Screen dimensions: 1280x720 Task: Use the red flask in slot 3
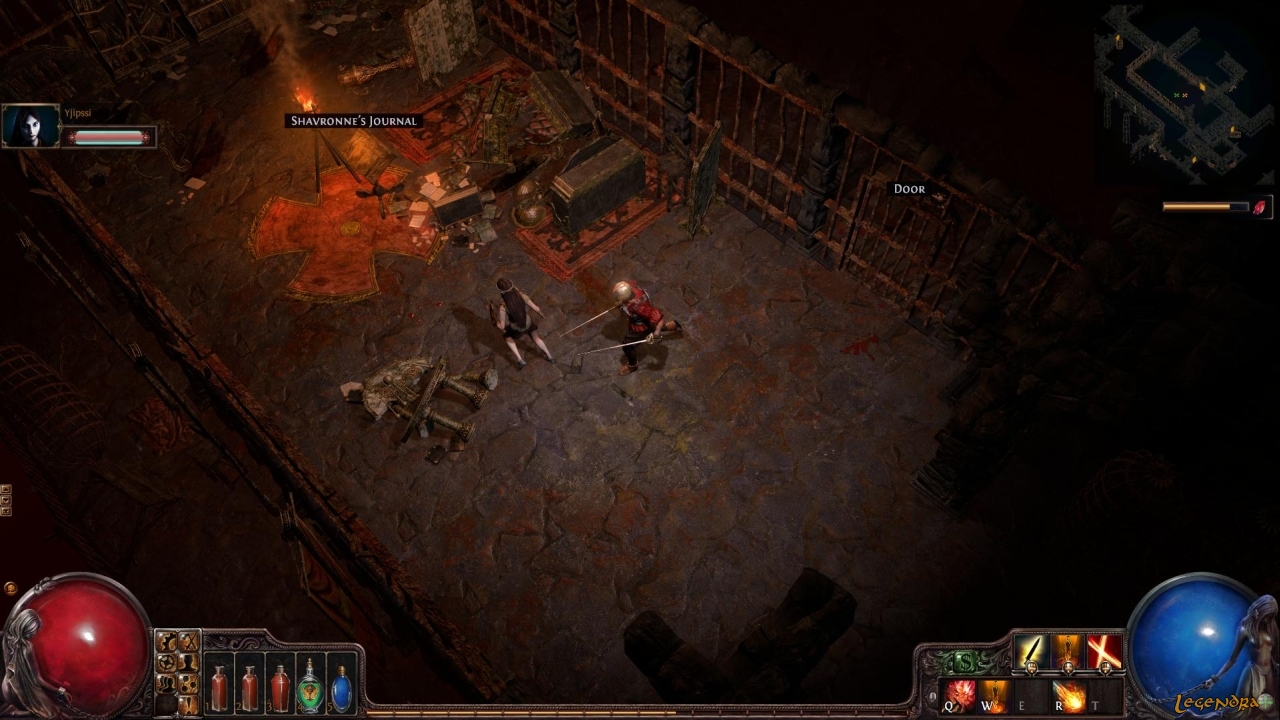281,687
